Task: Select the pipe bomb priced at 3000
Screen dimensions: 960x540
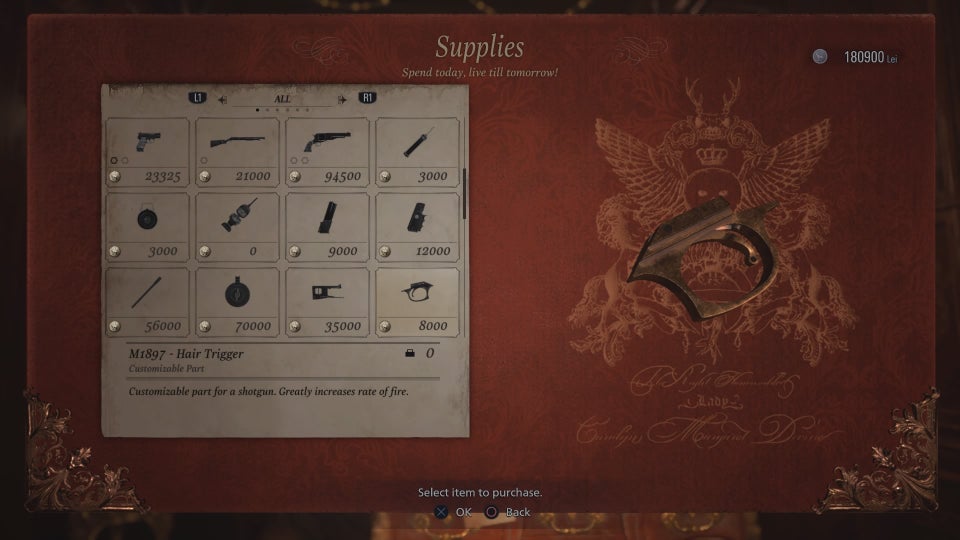Action: [417, 151]
